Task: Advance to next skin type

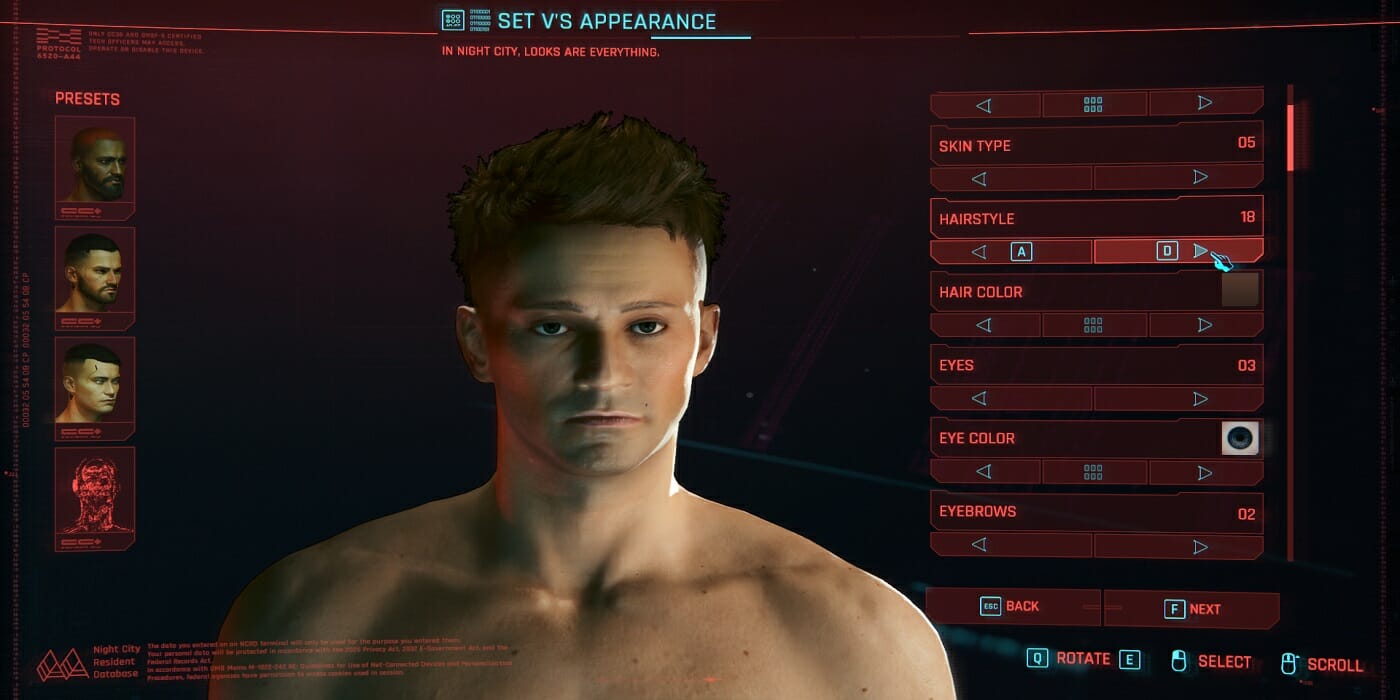Action: 1178,178
